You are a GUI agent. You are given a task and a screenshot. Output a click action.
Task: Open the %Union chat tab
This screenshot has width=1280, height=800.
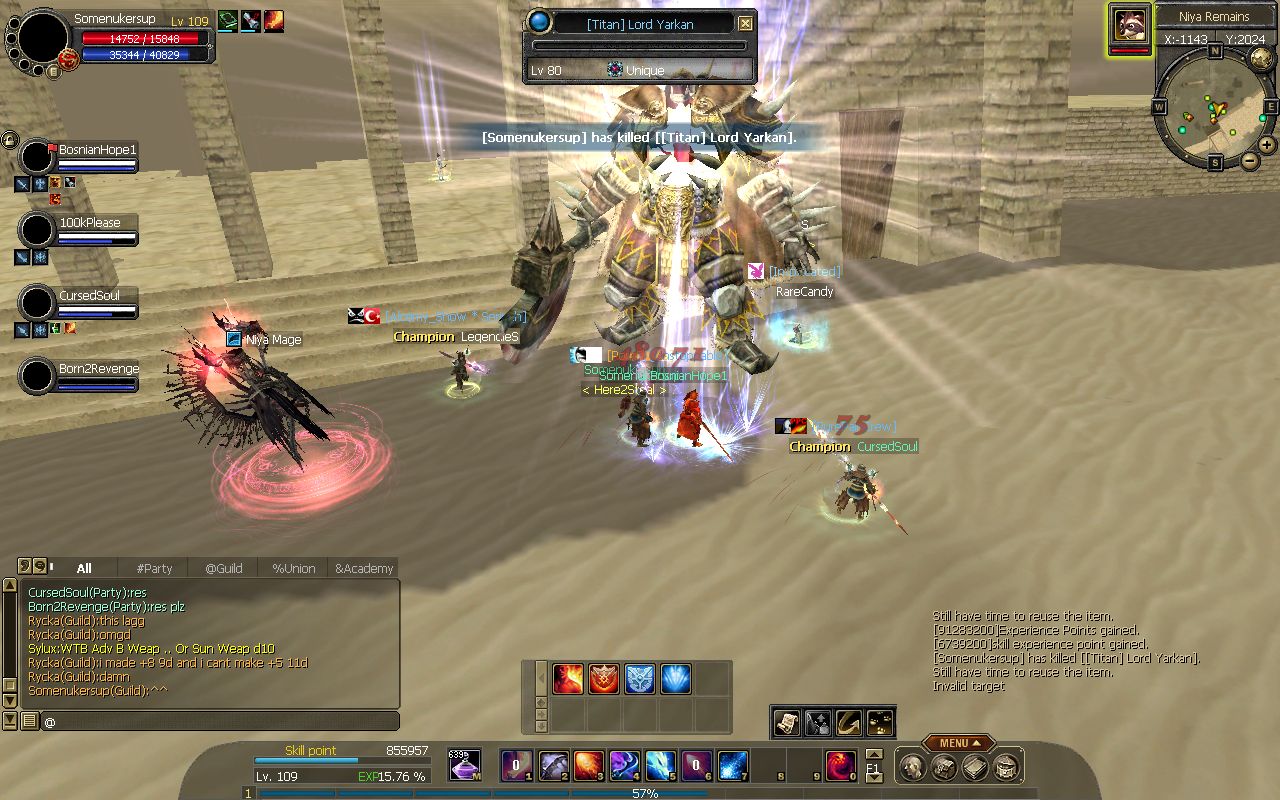pos(294,568)
